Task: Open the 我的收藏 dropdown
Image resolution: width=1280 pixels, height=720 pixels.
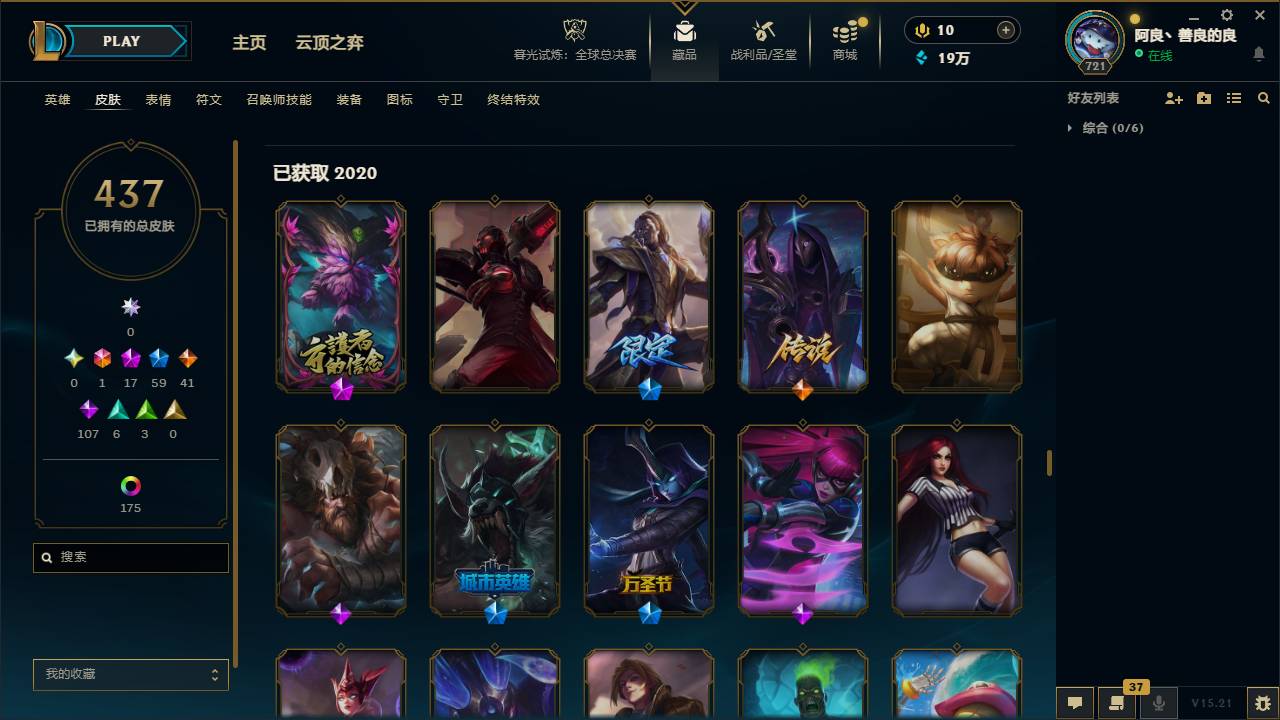Action: pyautogui.click(x=130, y=675)
